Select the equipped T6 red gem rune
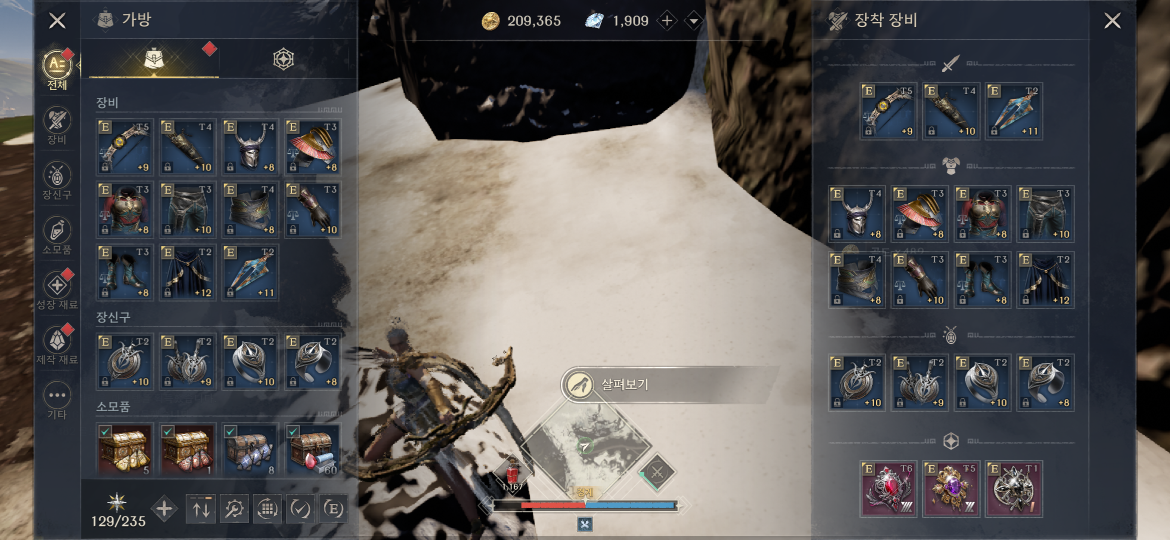This screenshot has width=1170, height=540. [888, 489]
